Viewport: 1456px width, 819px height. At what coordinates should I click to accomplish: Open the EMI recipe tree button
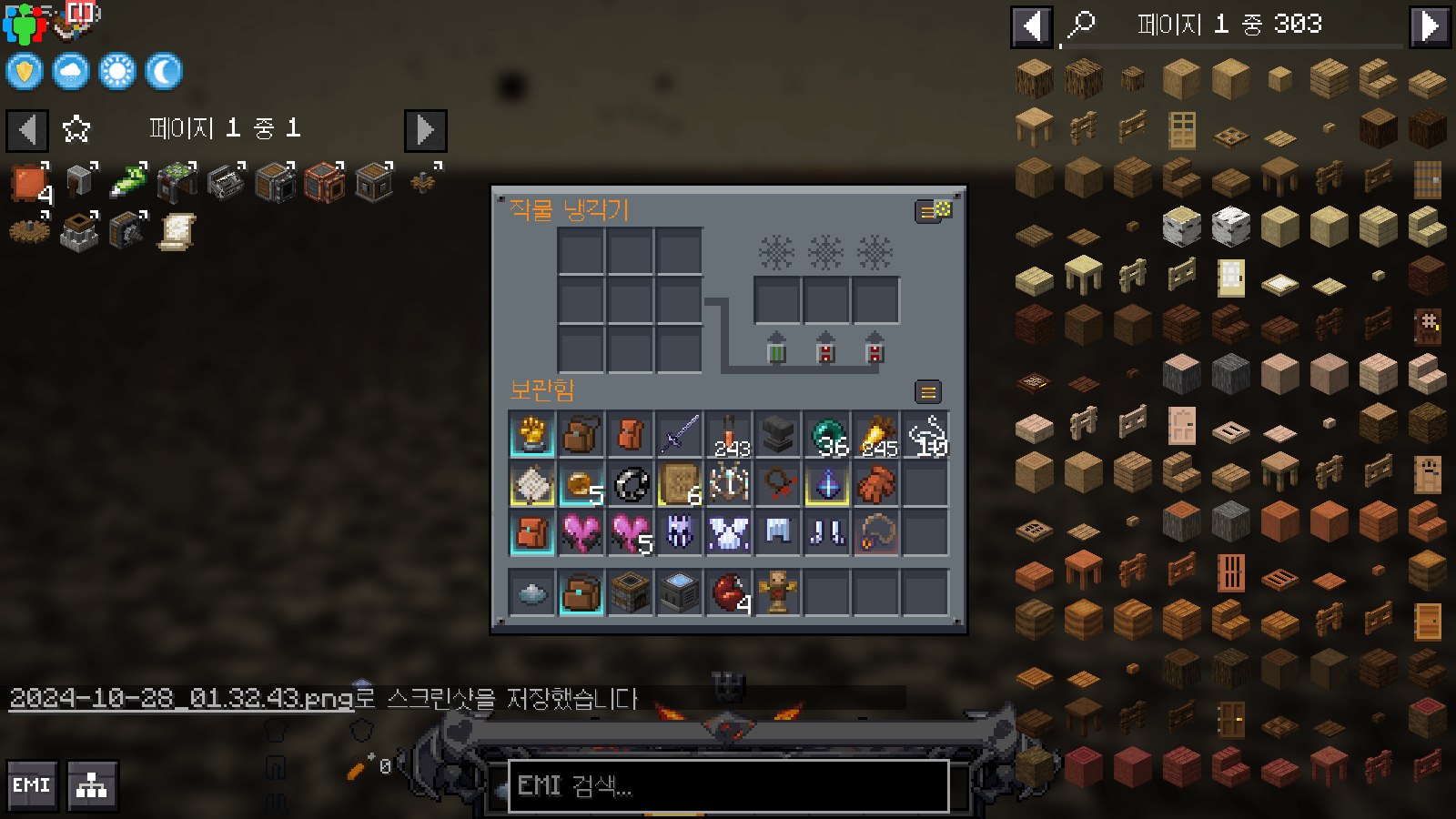pyautogui.click(x=92, y=785)
